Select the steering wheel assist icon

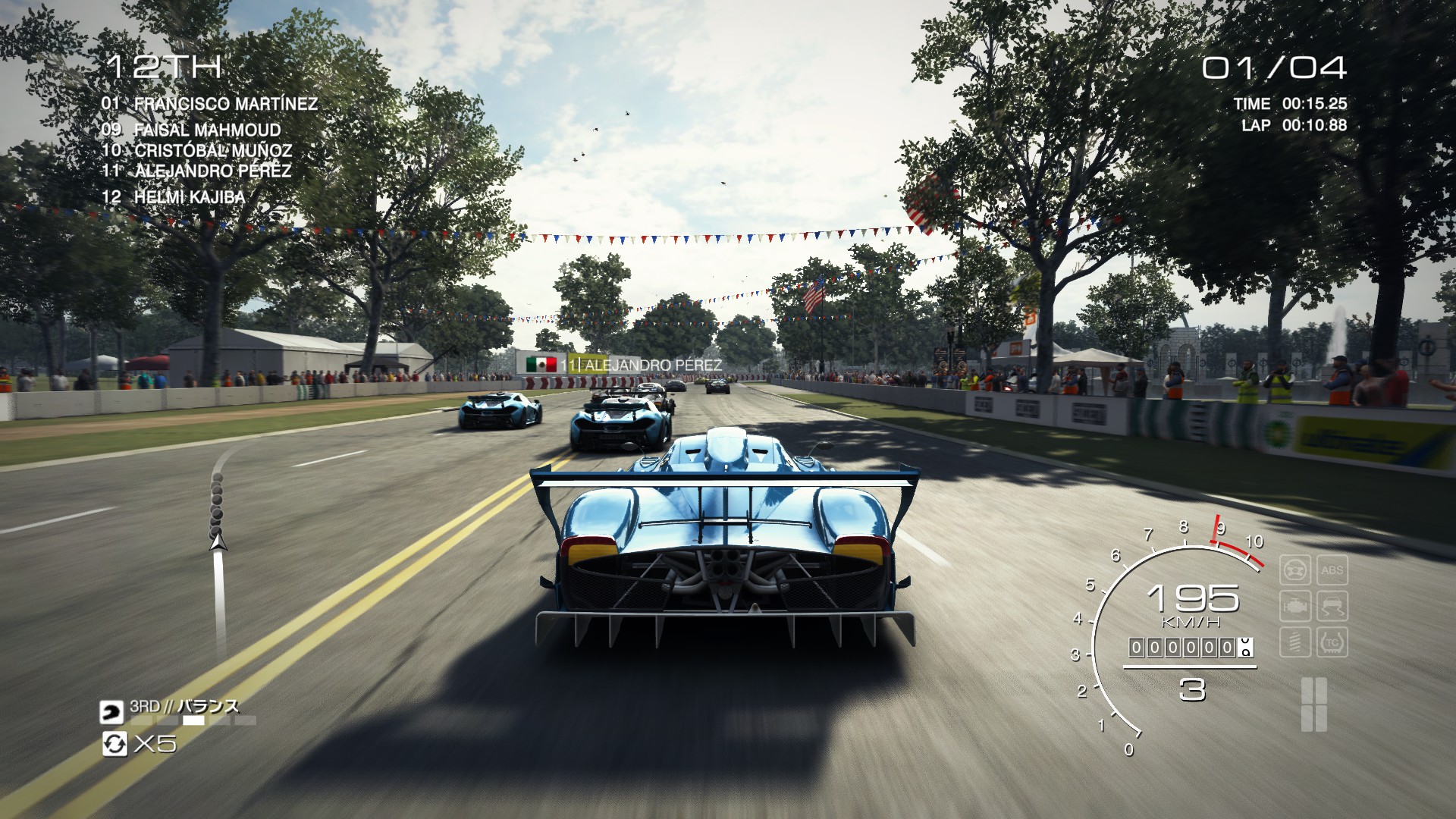1297,570
